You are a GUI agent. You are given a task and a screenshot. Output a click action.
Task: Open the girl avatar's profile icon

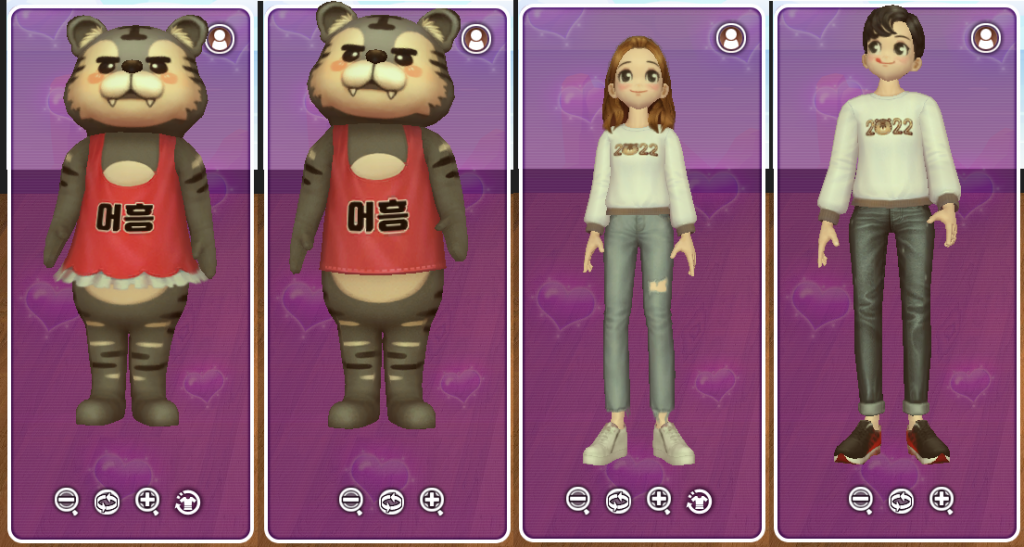731,38
